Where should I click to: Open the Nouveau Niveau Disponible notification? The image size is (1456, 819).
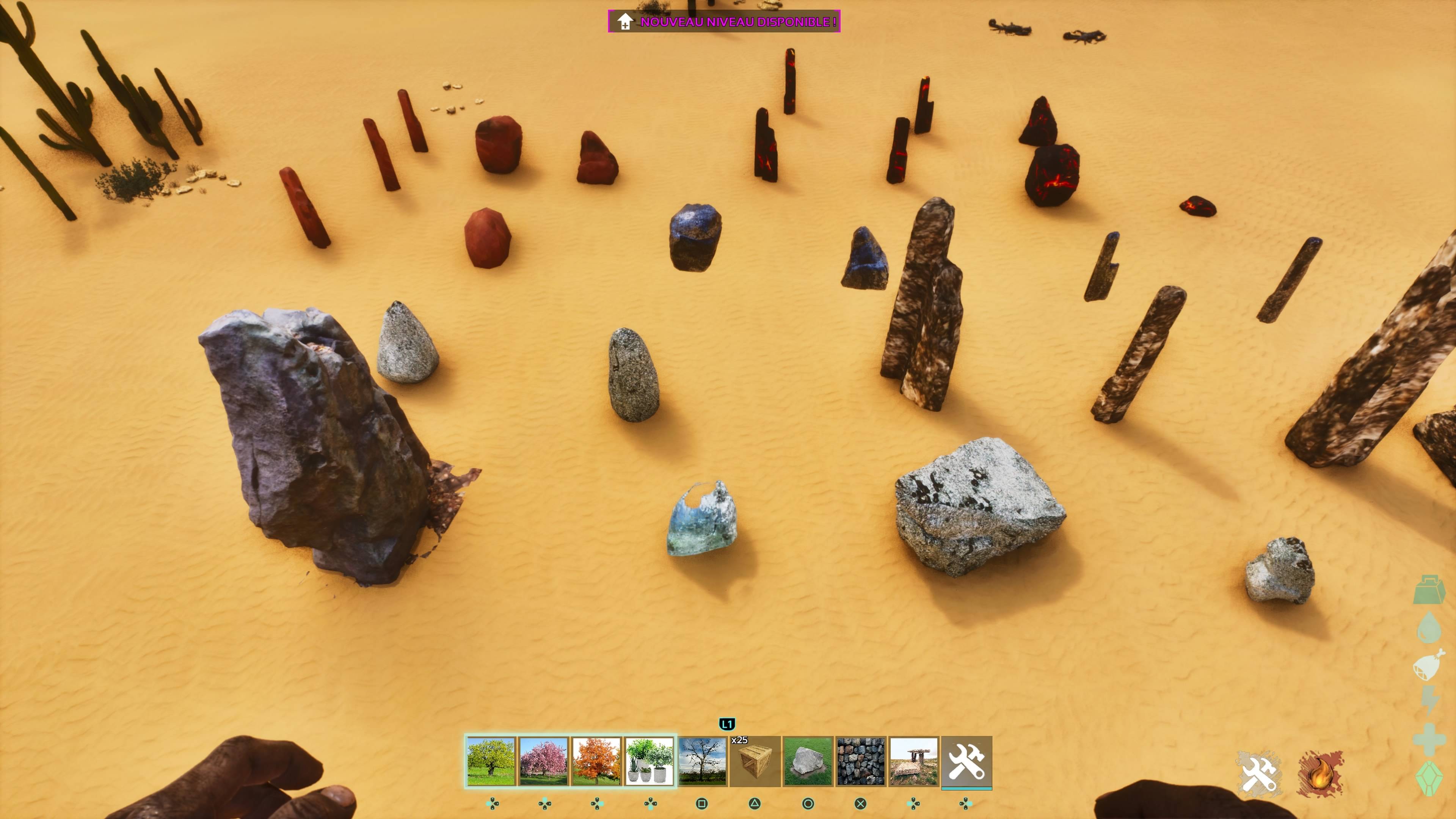(724, 22)
